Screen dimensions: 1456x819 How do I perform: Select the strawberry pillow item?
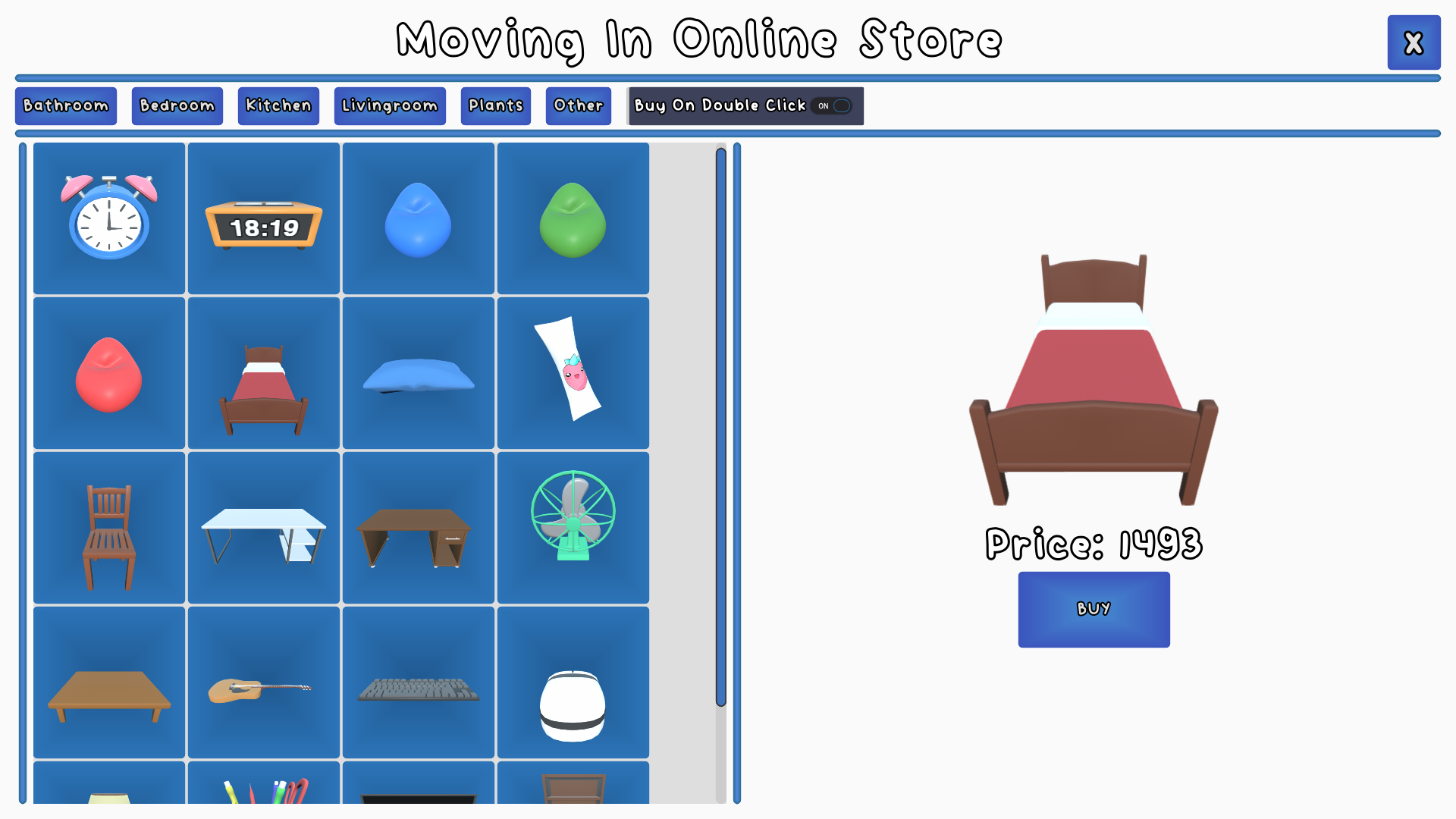(573, 372)
